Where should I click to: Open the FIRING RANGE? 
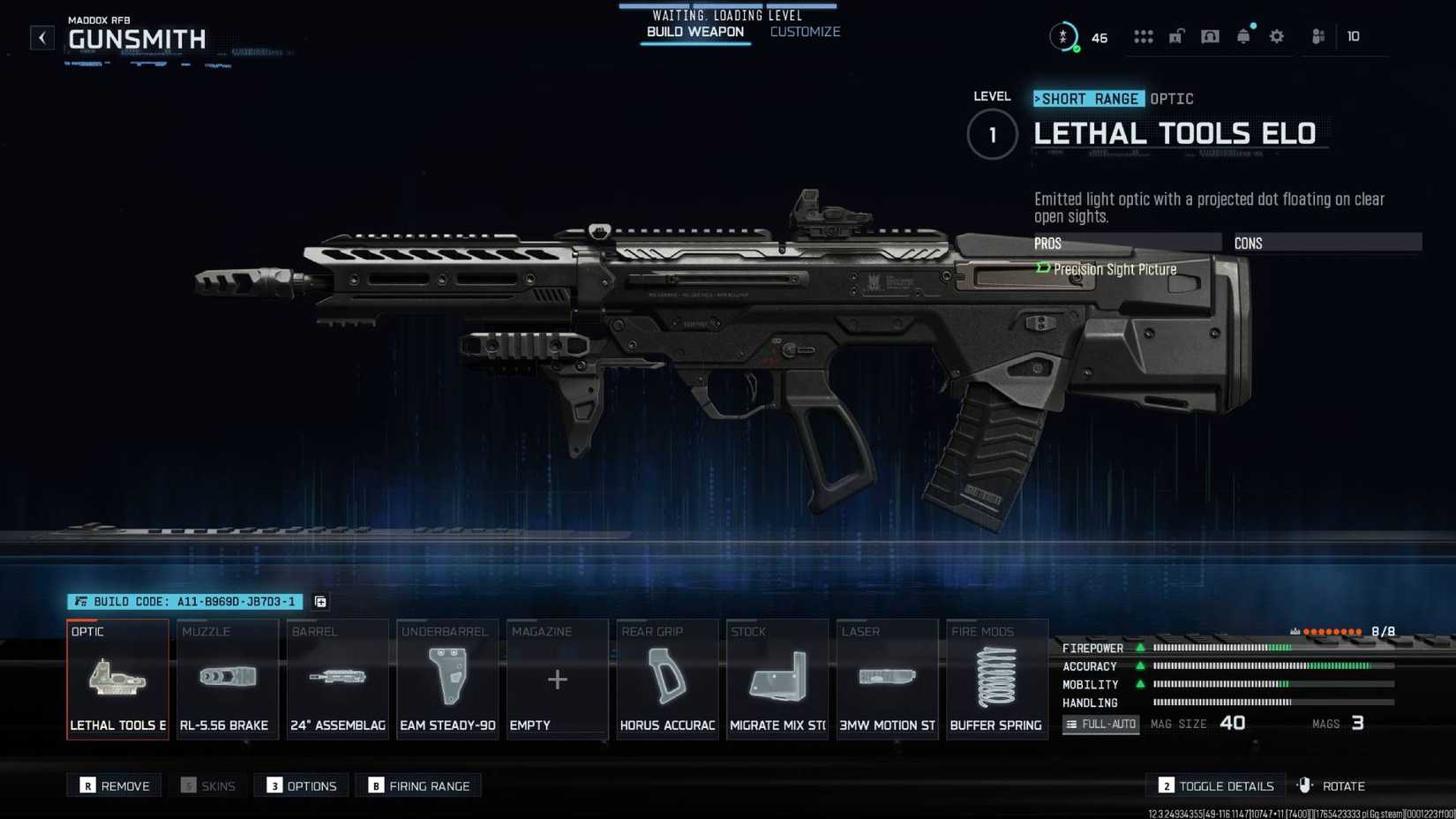point(418,785)
